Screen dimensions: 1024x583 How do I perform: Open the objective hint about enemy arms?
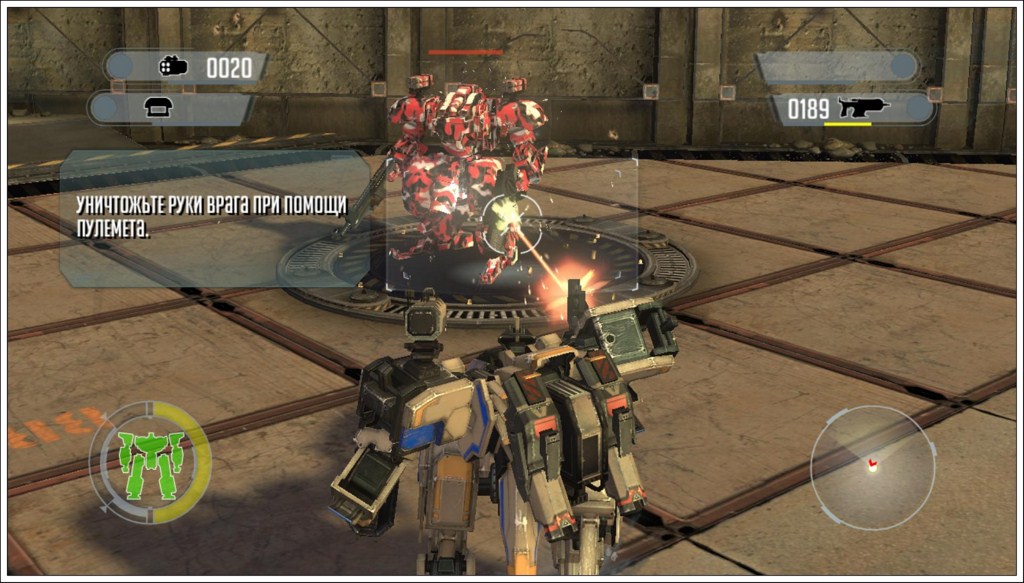[212, 216]
